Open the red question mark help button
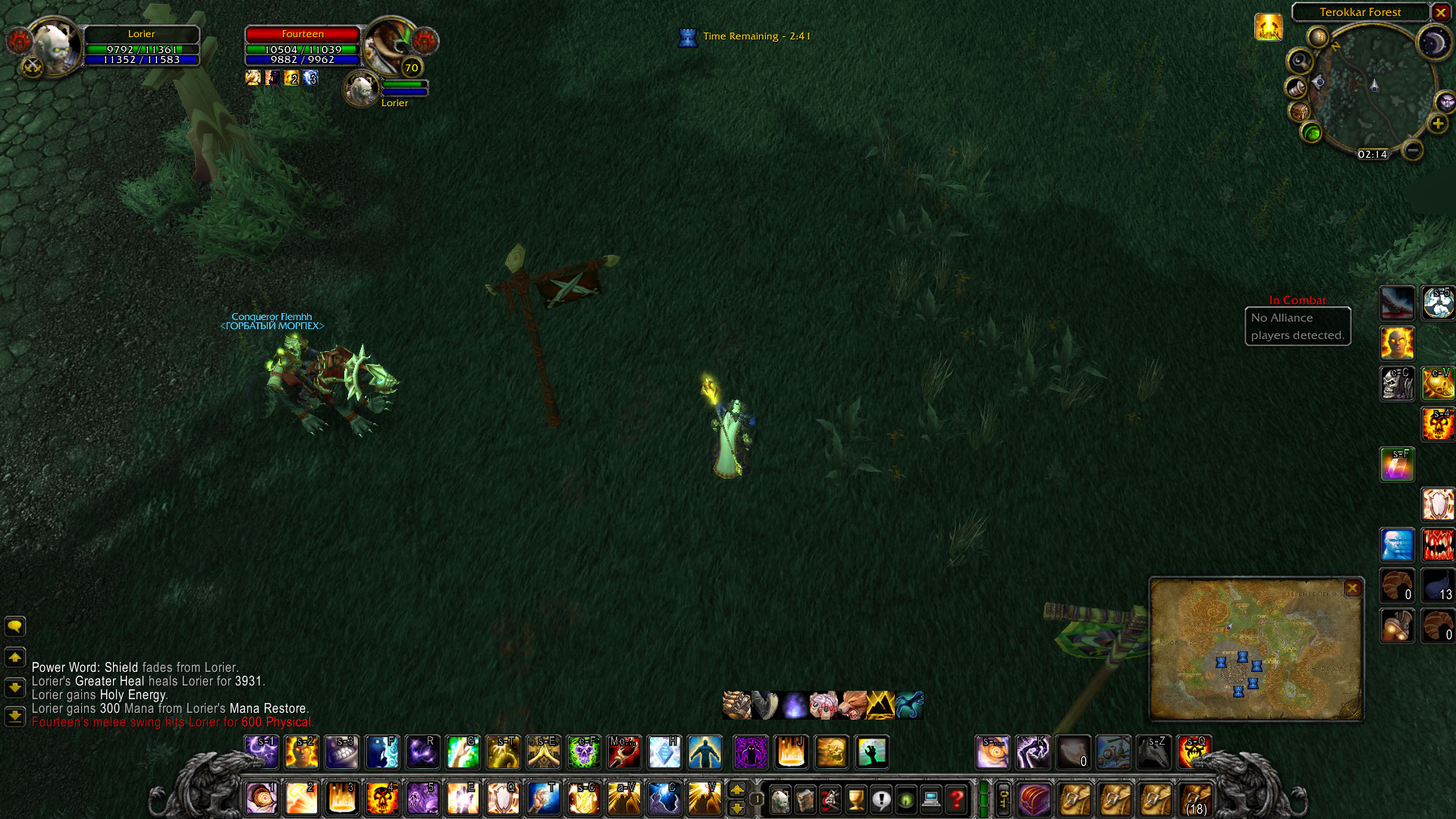 click(957, 799)
